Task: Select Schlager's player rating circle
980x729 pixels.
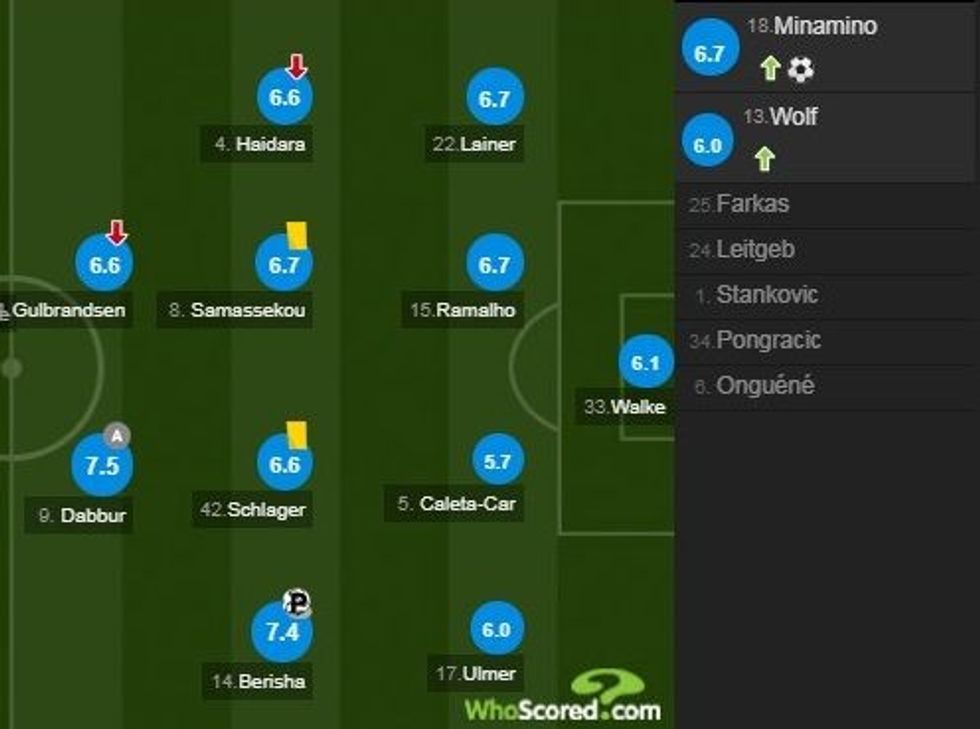Action: 285,465
